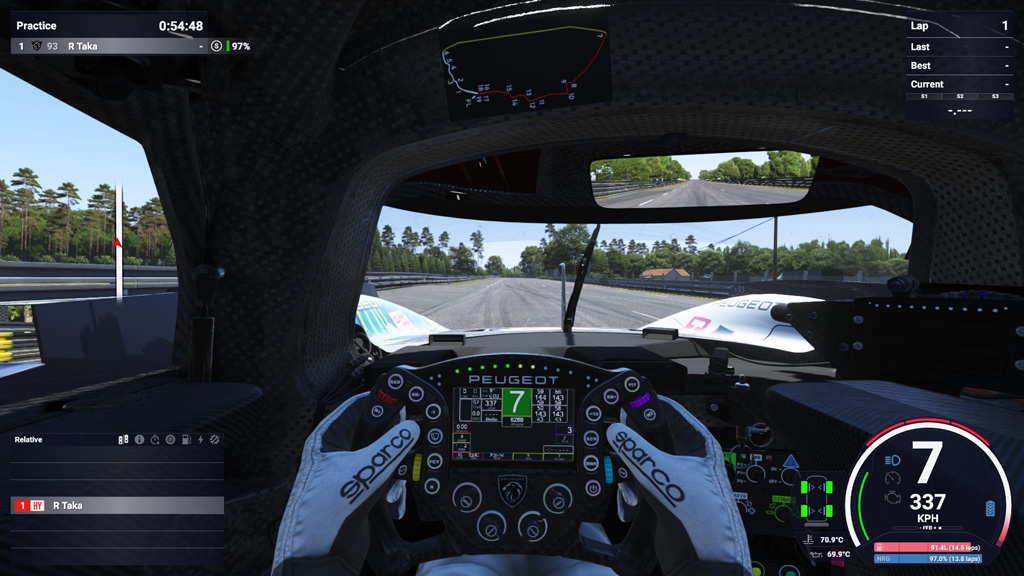Choose the stopwatch icon in Relative header
The image size is (1024, 576).
point(155,439)
